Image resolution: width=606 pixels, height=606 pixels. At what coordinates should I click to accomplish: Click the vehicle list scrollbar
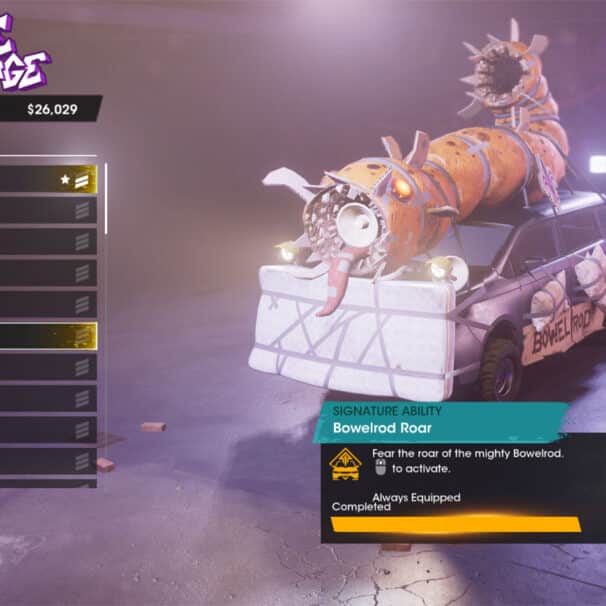pyautogui.click(x=106, y=196)
